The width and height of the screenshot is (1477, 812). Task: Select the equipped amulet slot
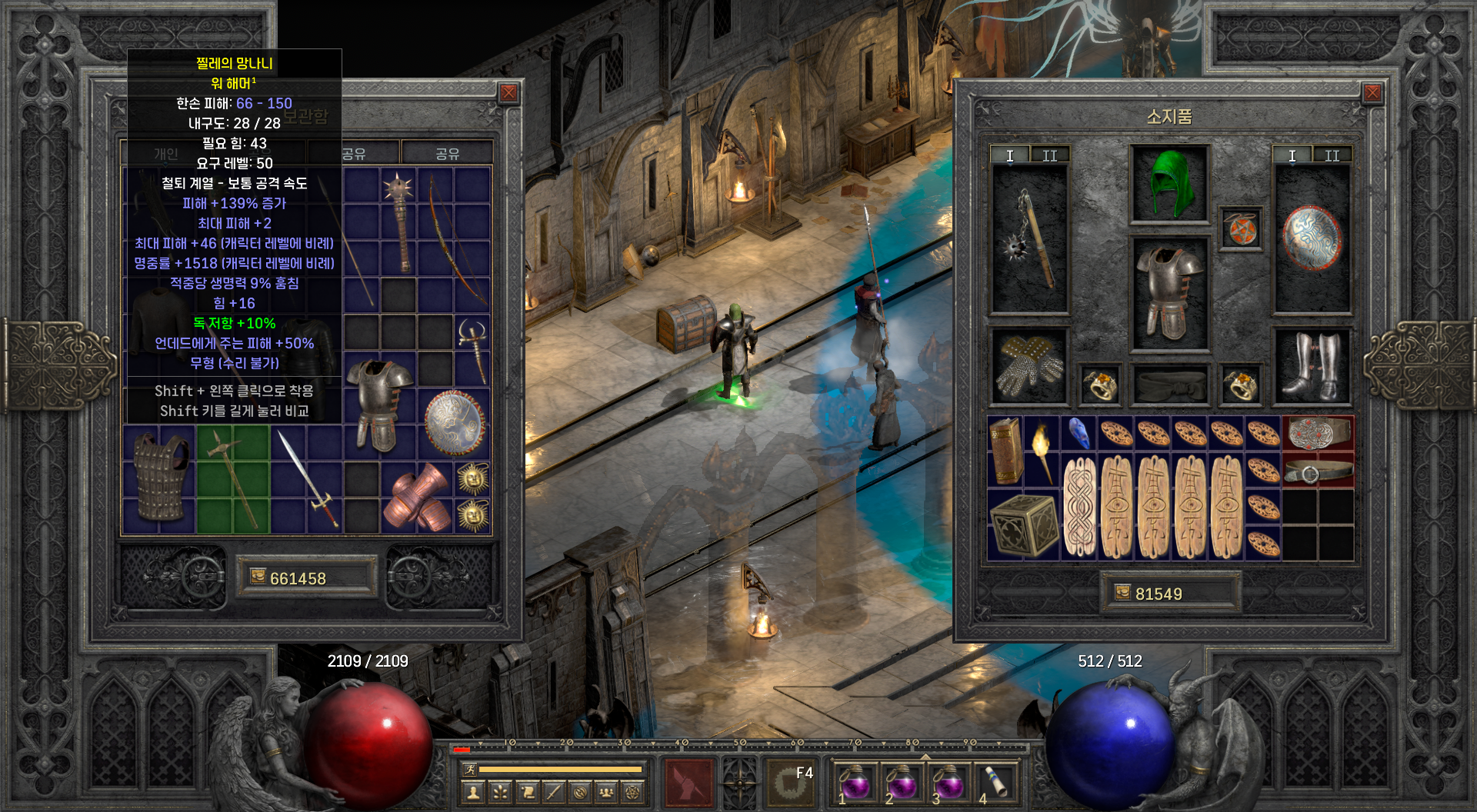1241,229
